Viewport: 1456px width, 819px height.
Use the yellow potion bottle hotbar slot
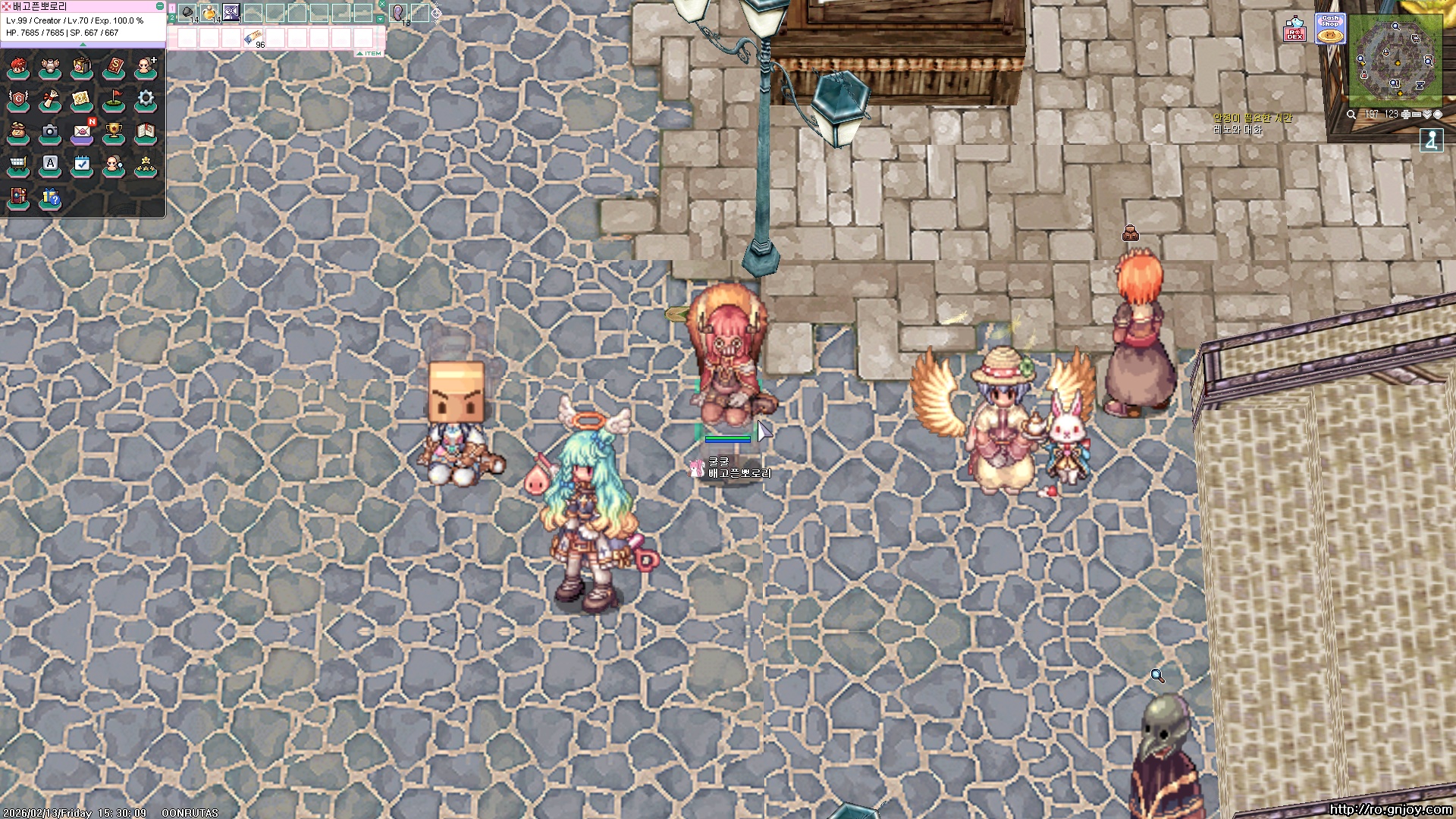click(209, 12)
